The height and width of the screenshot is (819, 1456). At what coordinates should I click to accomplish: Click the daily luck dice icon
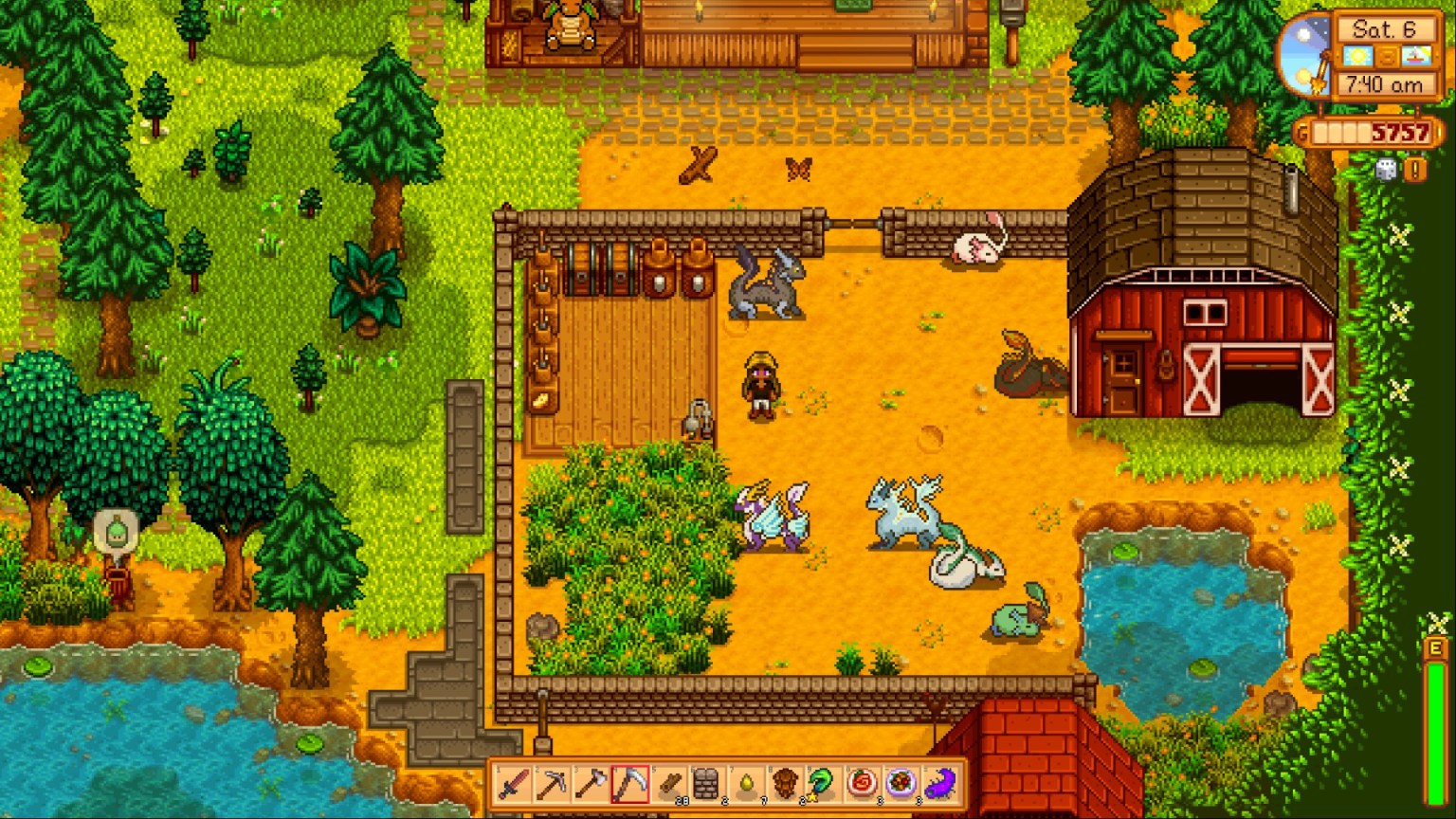pos(1386,171)
